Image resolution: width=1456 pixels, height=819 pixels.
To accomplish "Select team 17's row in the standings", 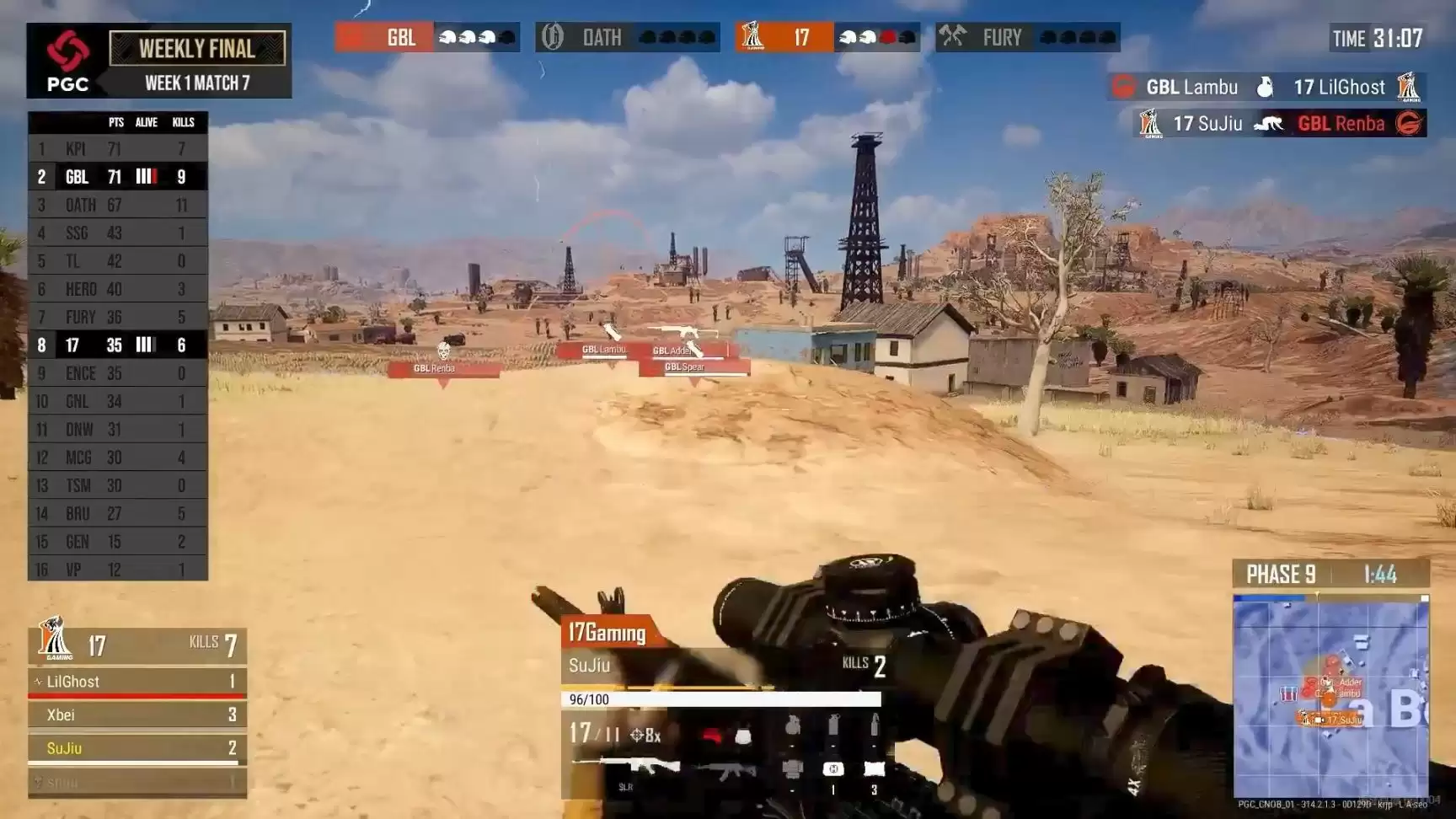I will click(x=117, y=345).
